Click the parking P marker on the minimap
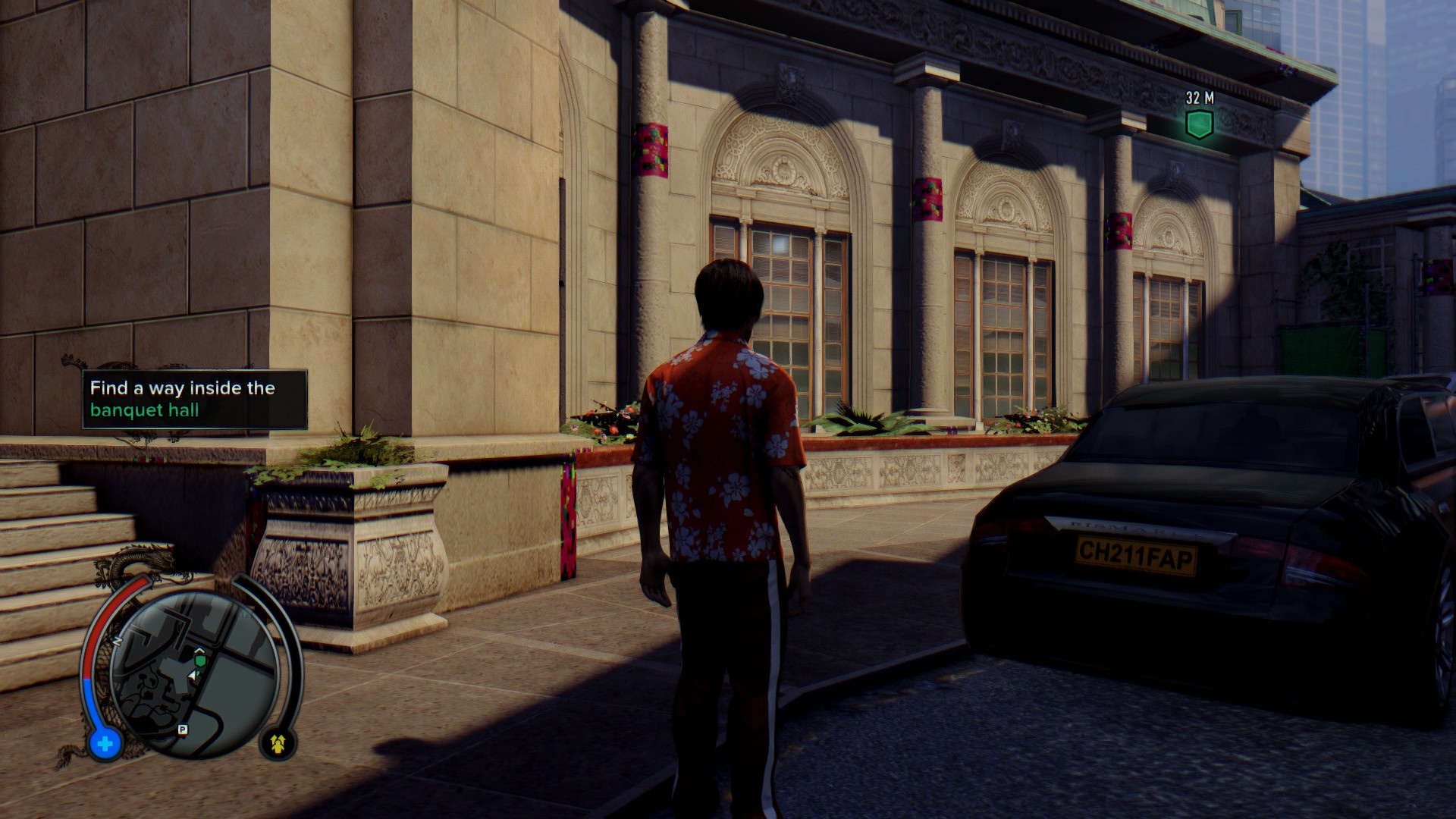 tap(182, 730)
